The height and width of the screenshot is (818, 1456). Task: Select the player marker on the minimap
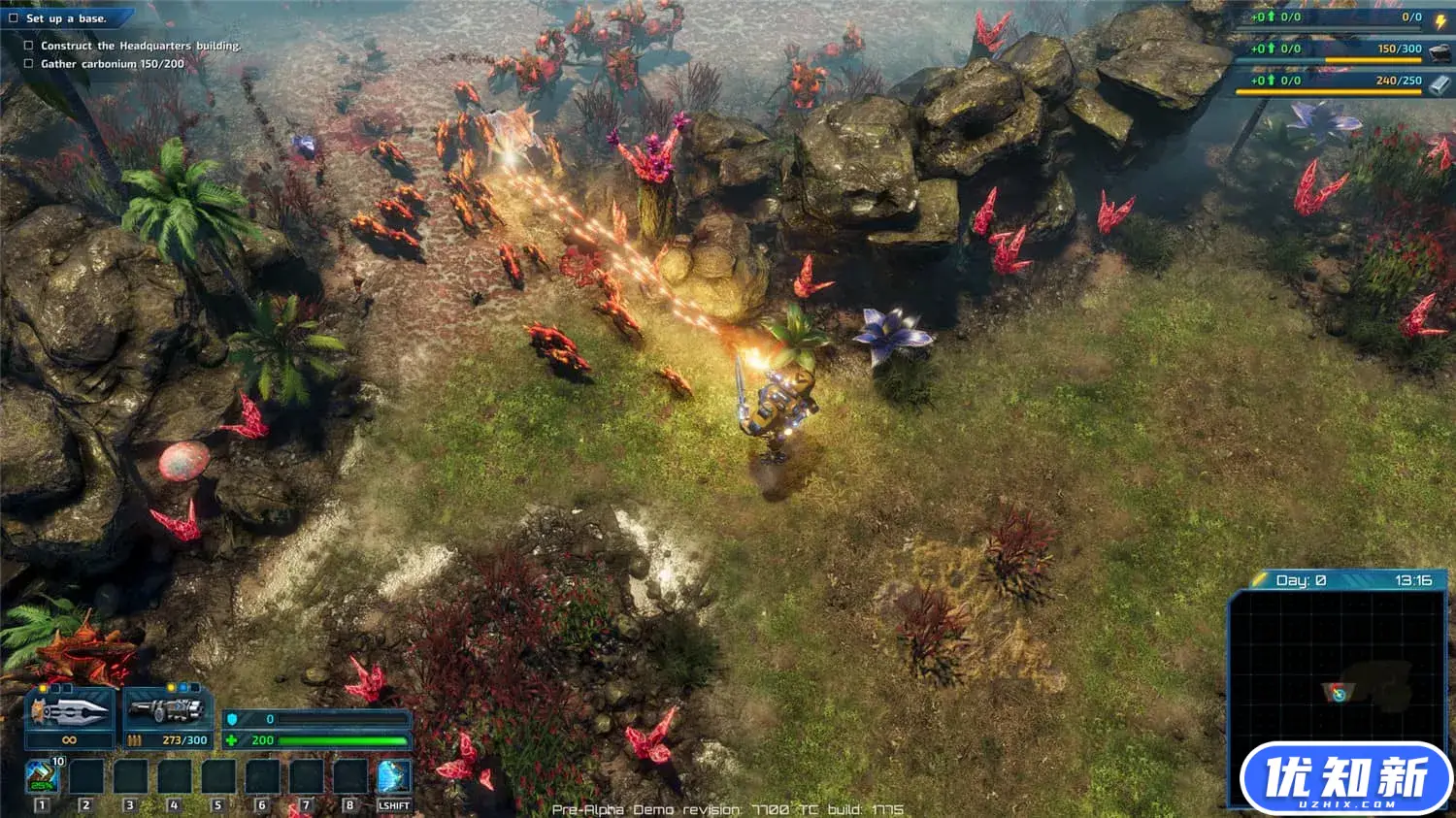pos(1338,692)
